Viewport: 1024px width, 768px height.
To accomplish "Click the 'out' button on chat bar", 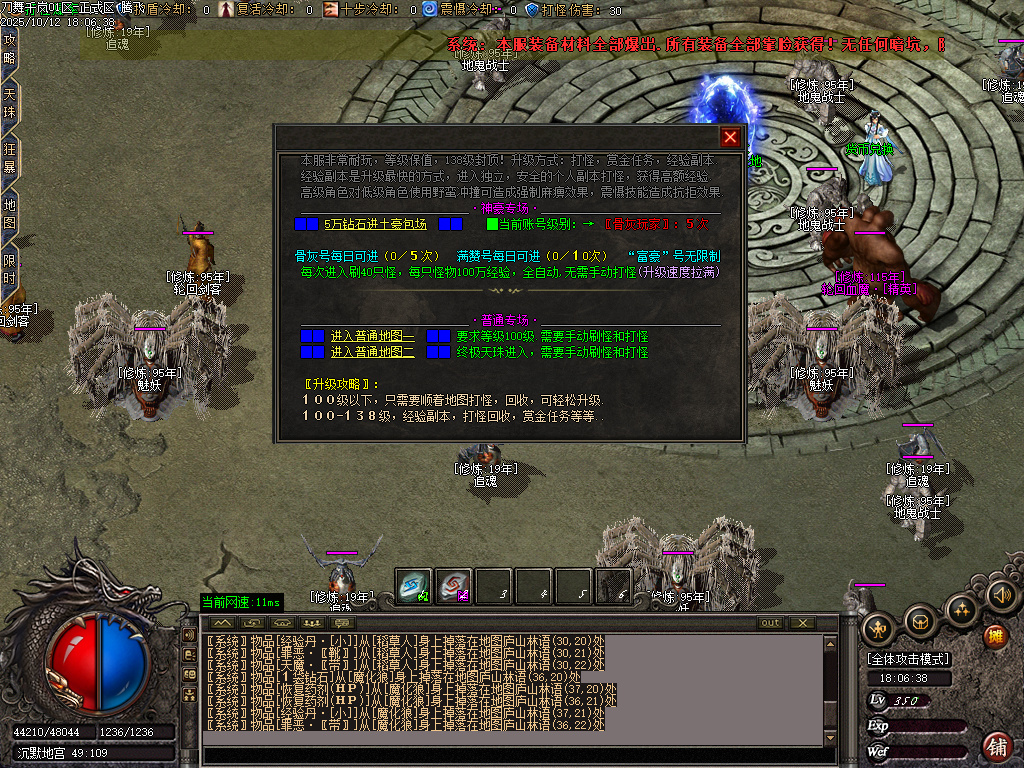I will coord(770,623).
